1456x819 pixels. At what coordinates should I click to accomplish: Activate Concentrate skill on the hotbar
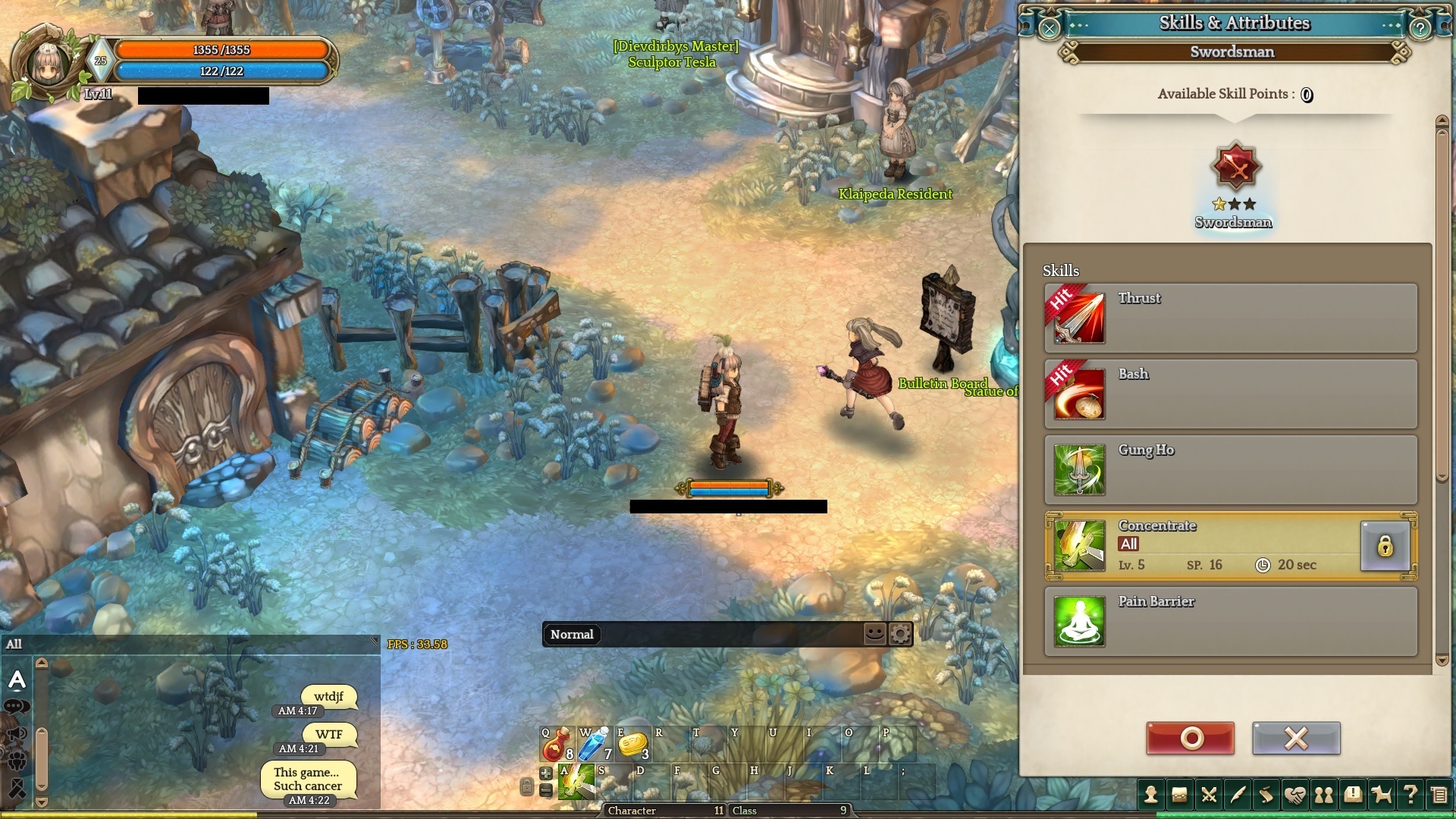[576, 783]
